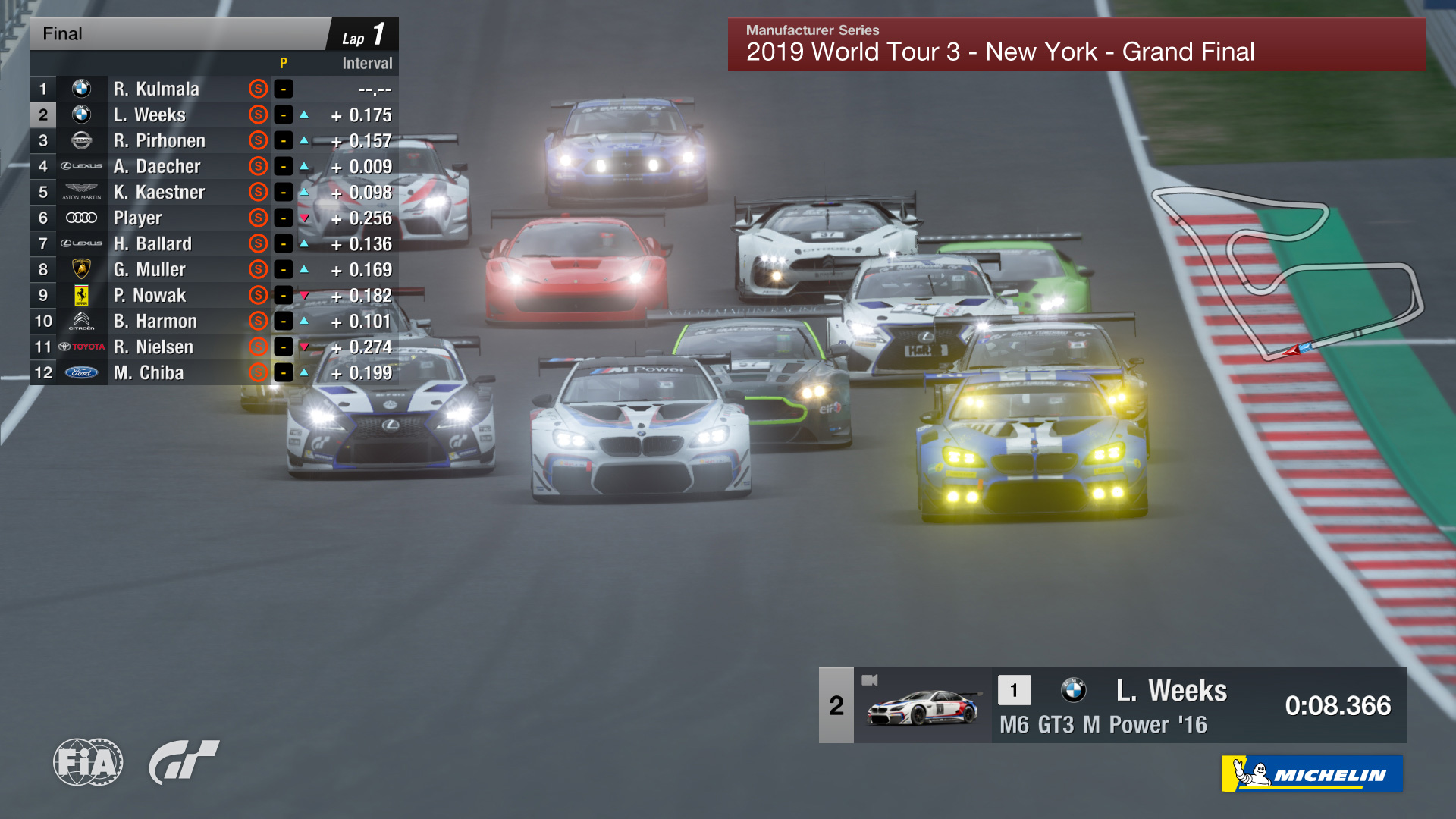Click the camera icon in driver panel
Screen dimensions: 1456x819
pyautogui.click(x=870, y=680)
